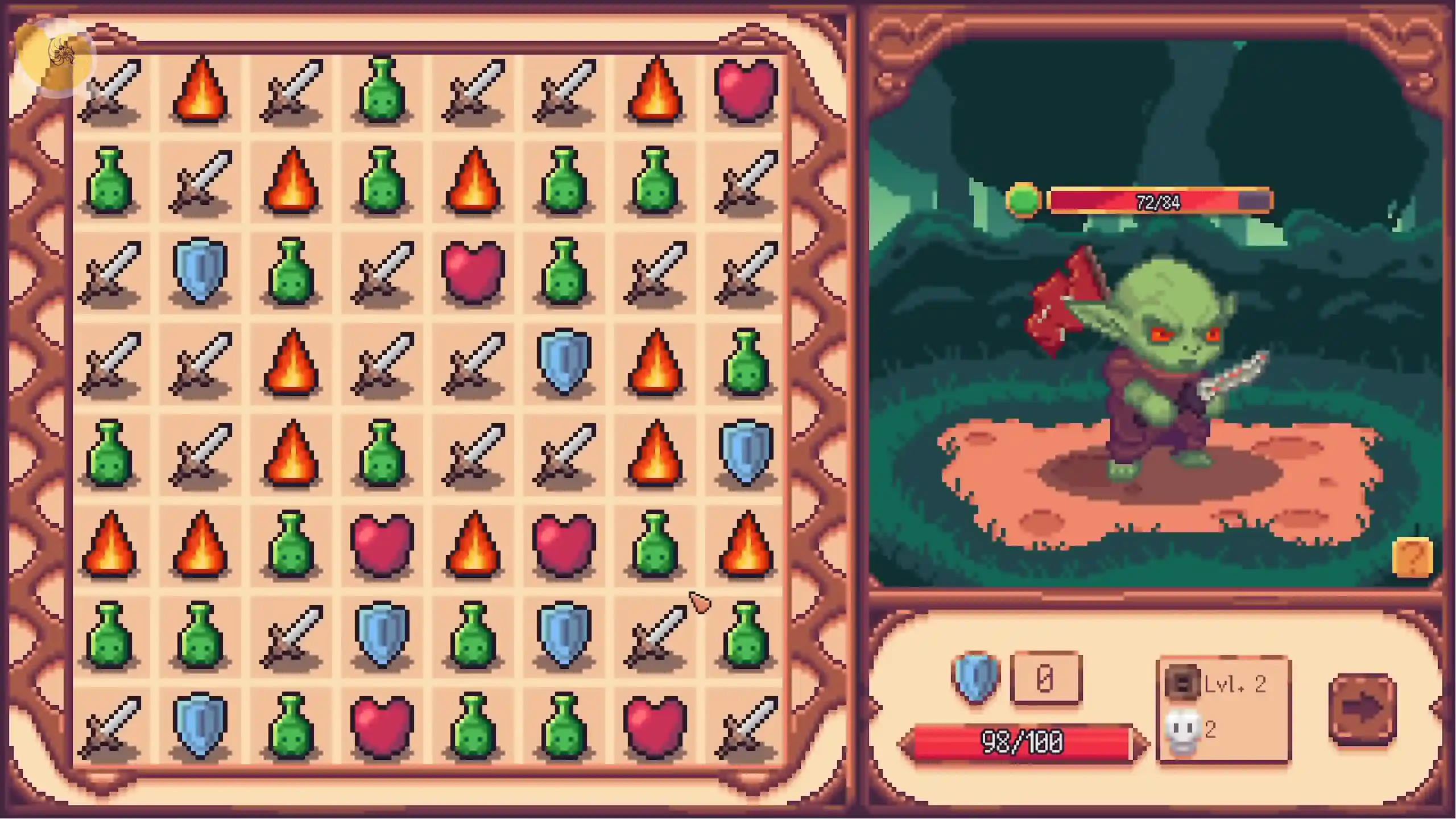Click the brown arrow button
This screenshot has height=819, width=1456.
click(1363, 709)
